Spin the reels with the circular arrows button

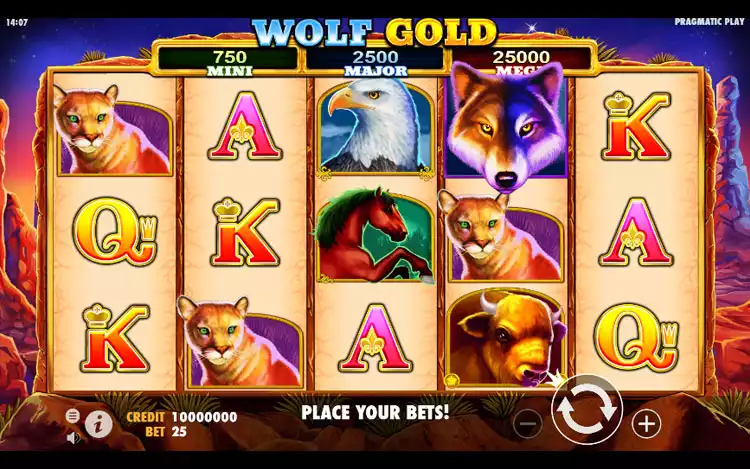[x=587, y=410]
